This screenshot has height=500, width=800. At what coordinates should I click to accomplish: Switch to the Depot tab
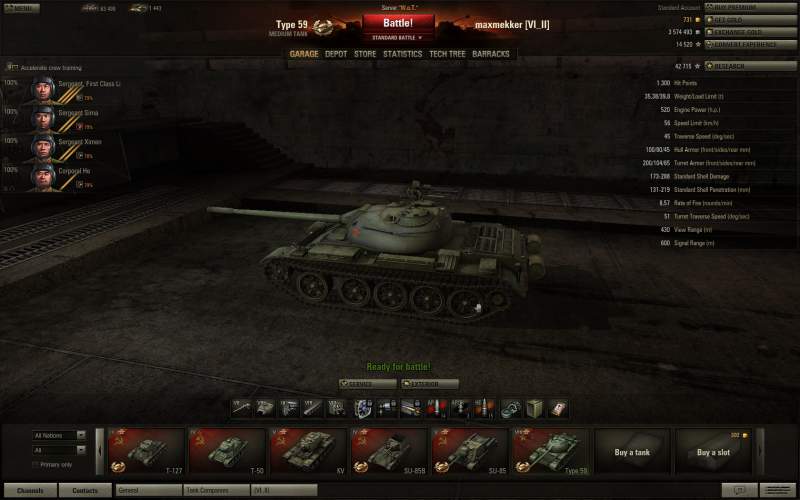click(336, 54)
